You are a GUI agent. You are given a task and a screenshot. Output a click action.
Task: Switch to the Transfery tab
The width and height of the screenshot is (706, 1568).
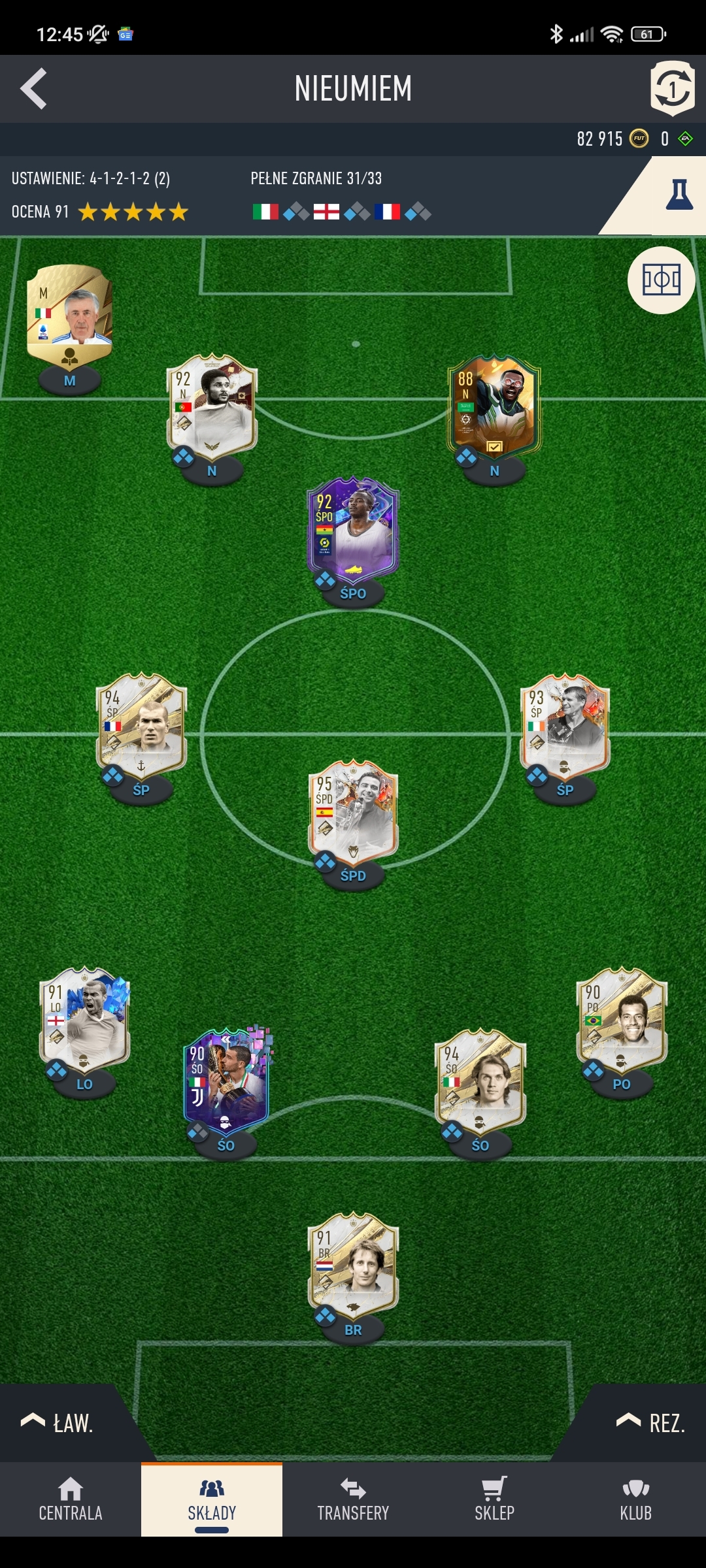353,1499
